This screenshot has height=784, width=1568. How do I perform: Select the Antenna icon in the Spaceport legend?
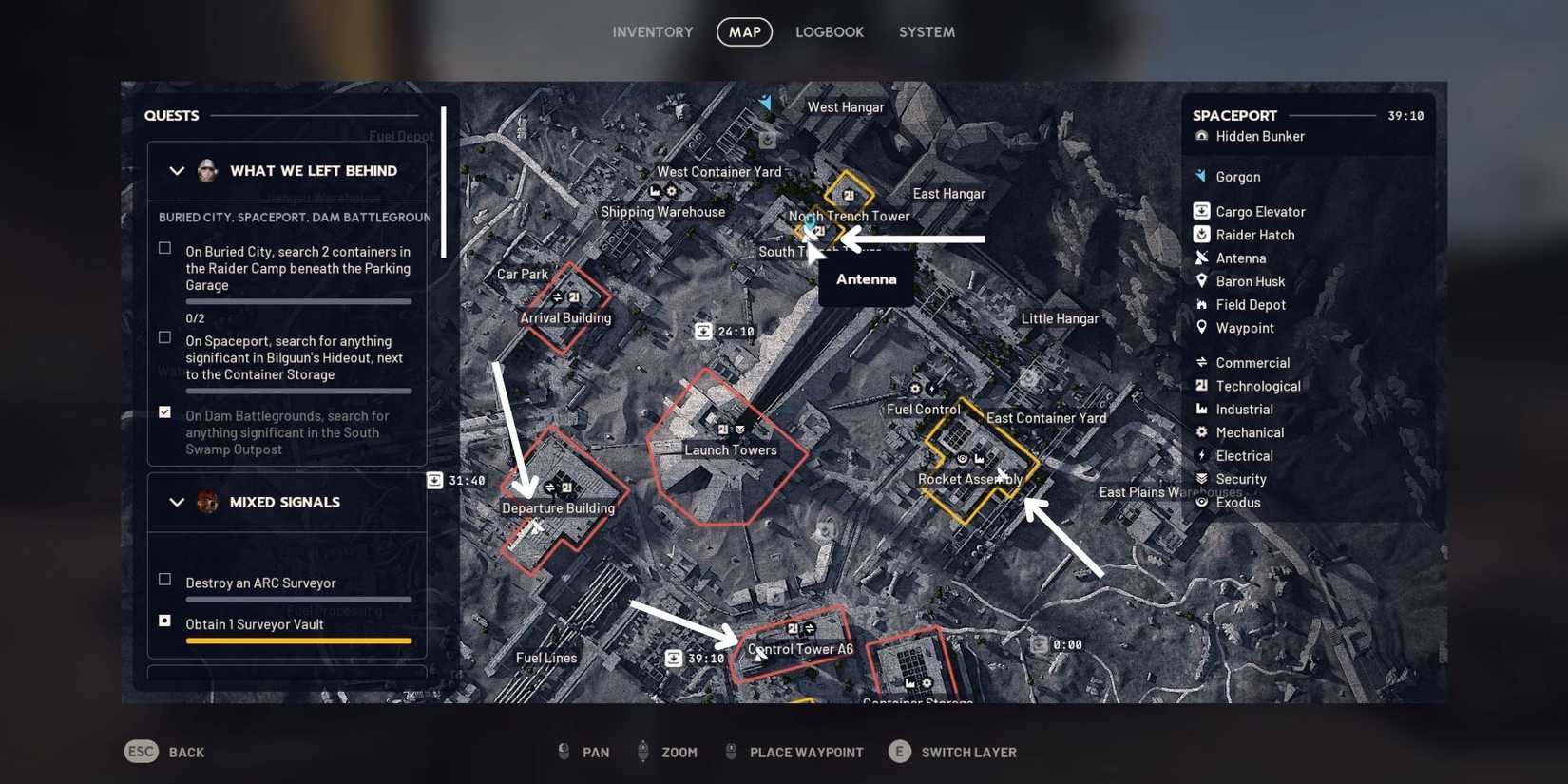coord(1204,258)
